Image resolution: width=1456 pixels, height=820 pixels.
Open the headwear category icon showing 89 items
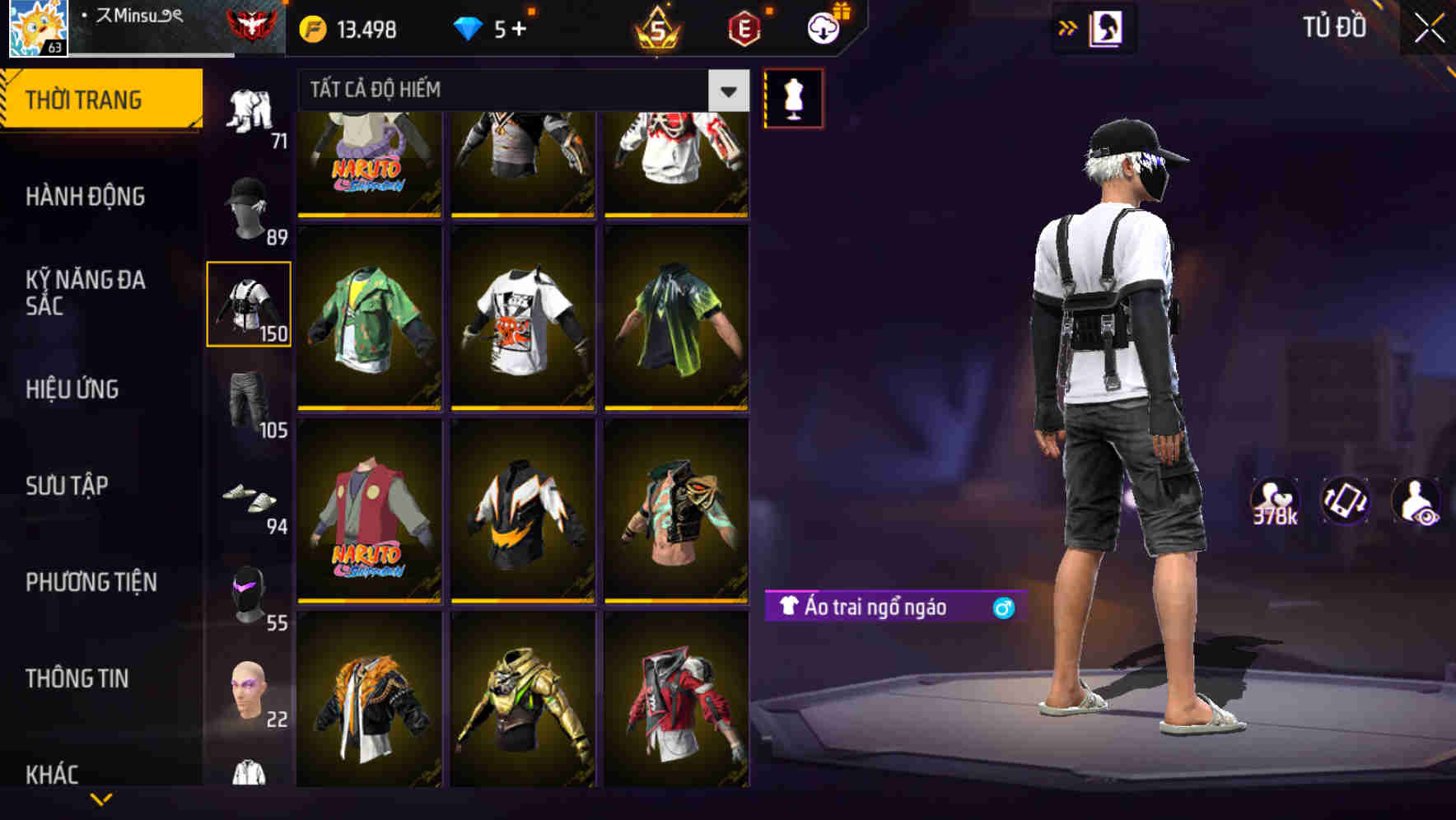coord(251,208)
